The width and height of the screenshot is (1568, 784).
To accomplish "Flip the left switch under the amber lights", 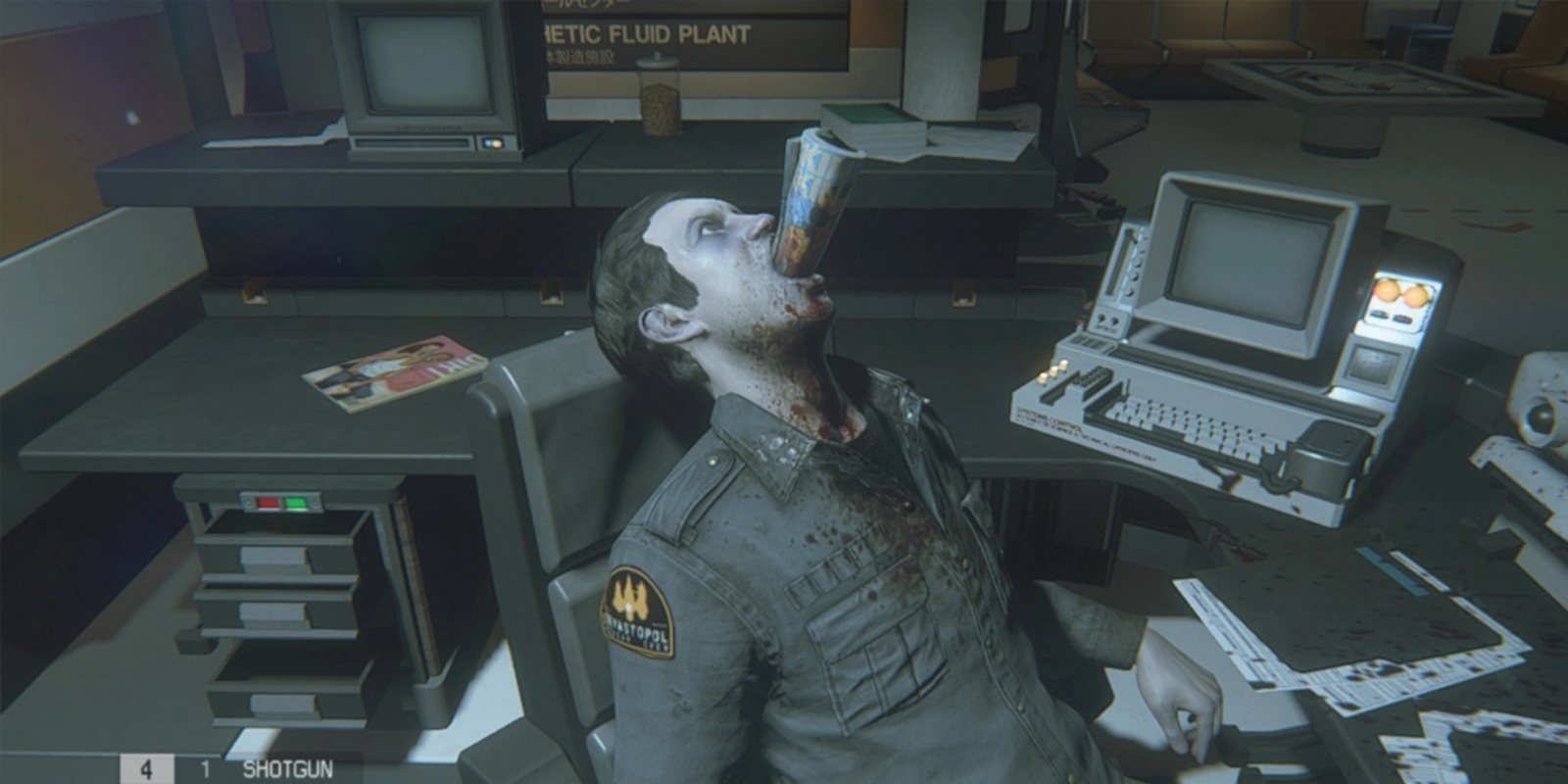I will click(x=1378, y=312).
